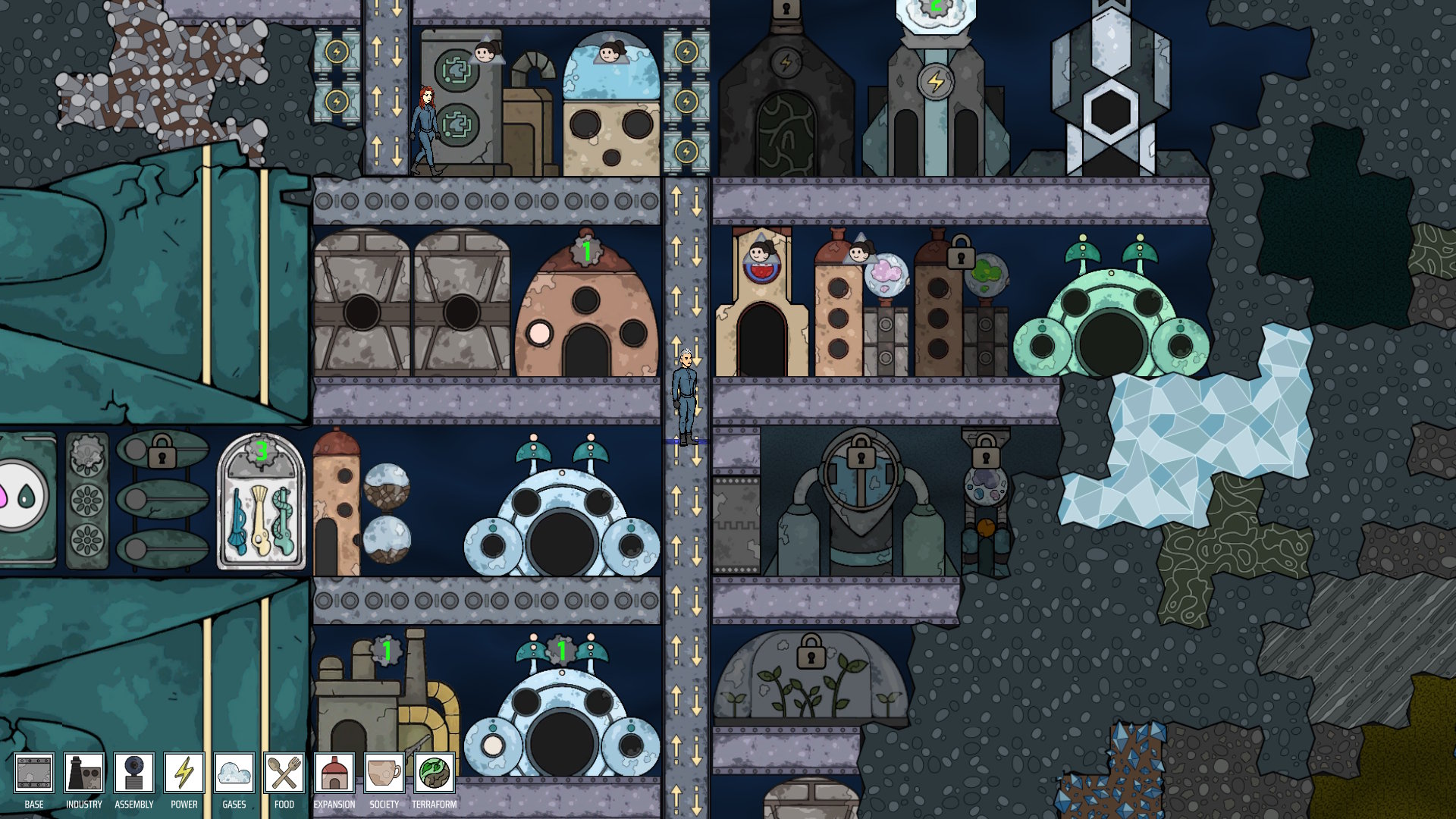Select the FOOD fork-and-spoon icon

(282, 773)
